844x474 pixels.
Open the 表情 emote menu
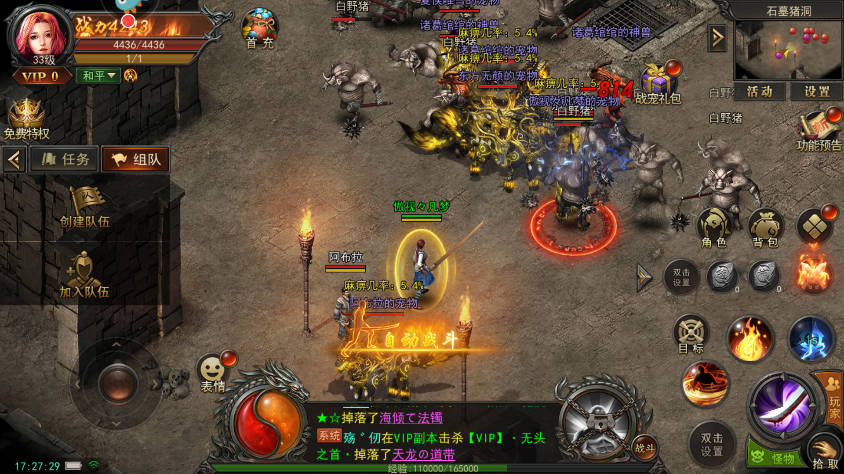pos(212,372)
